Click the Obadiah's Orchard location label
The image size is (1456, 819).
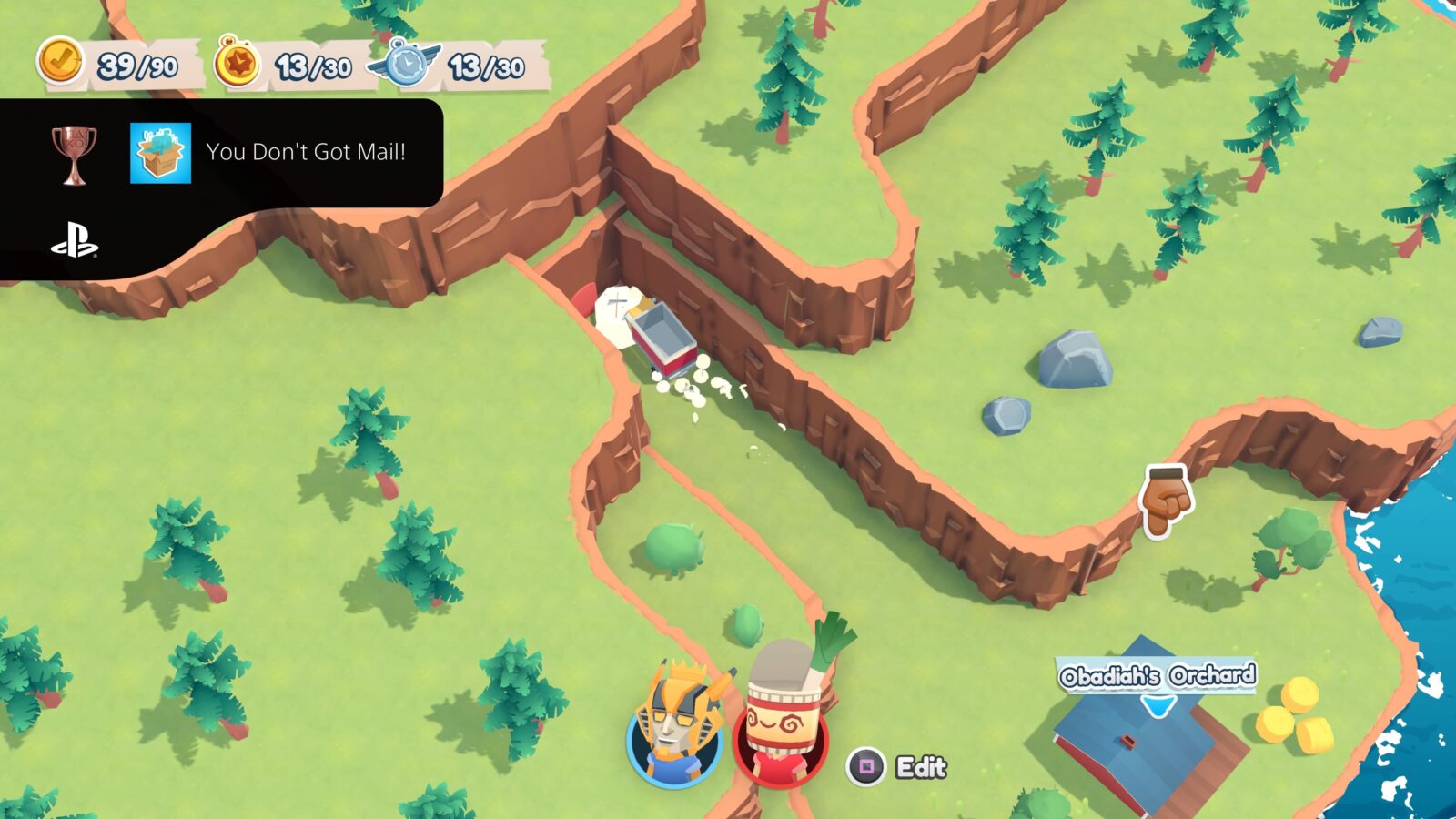click(1157, 675)
